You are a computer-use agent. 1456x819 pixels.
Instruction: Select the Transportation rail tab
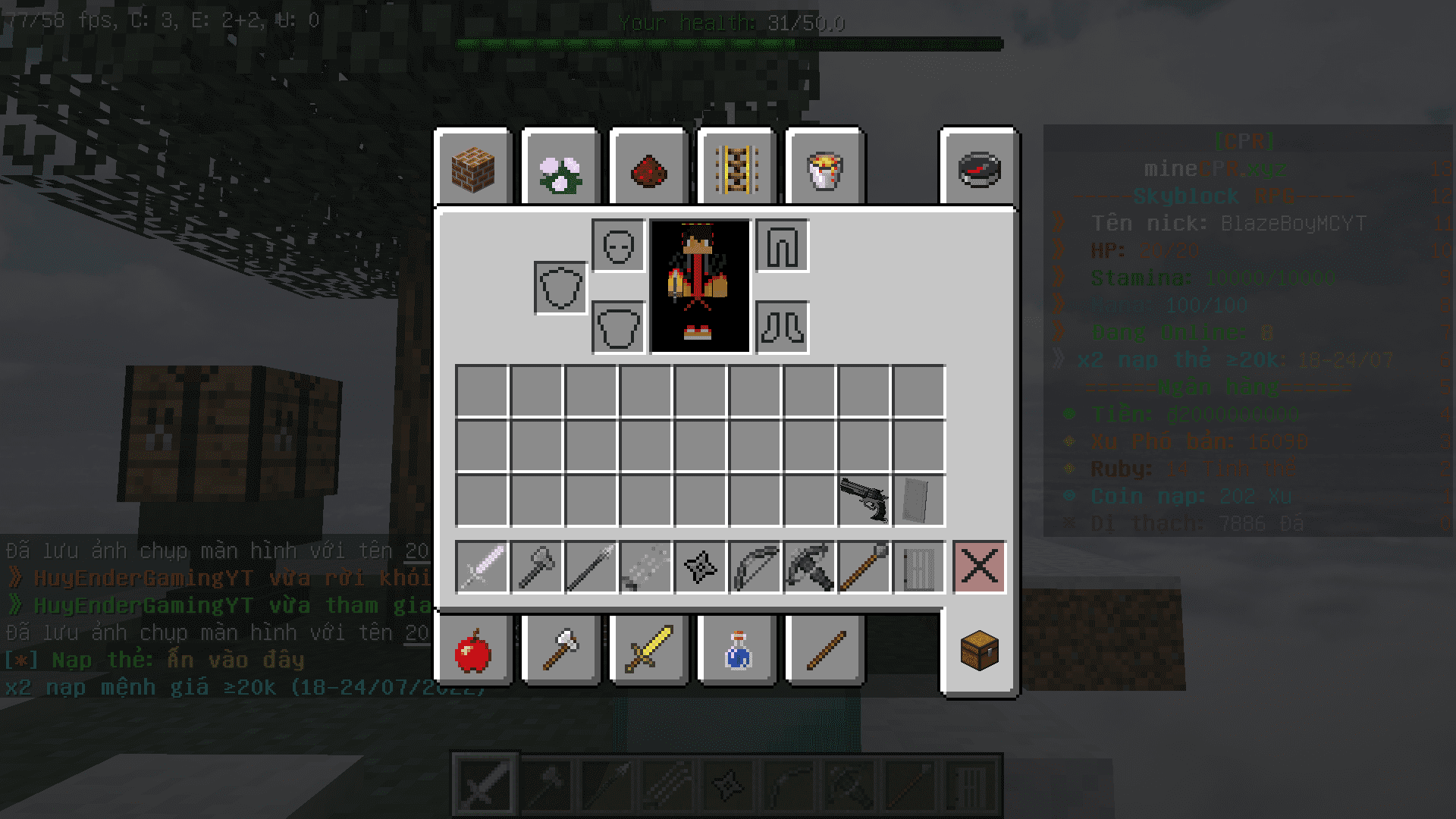[737, 168]
